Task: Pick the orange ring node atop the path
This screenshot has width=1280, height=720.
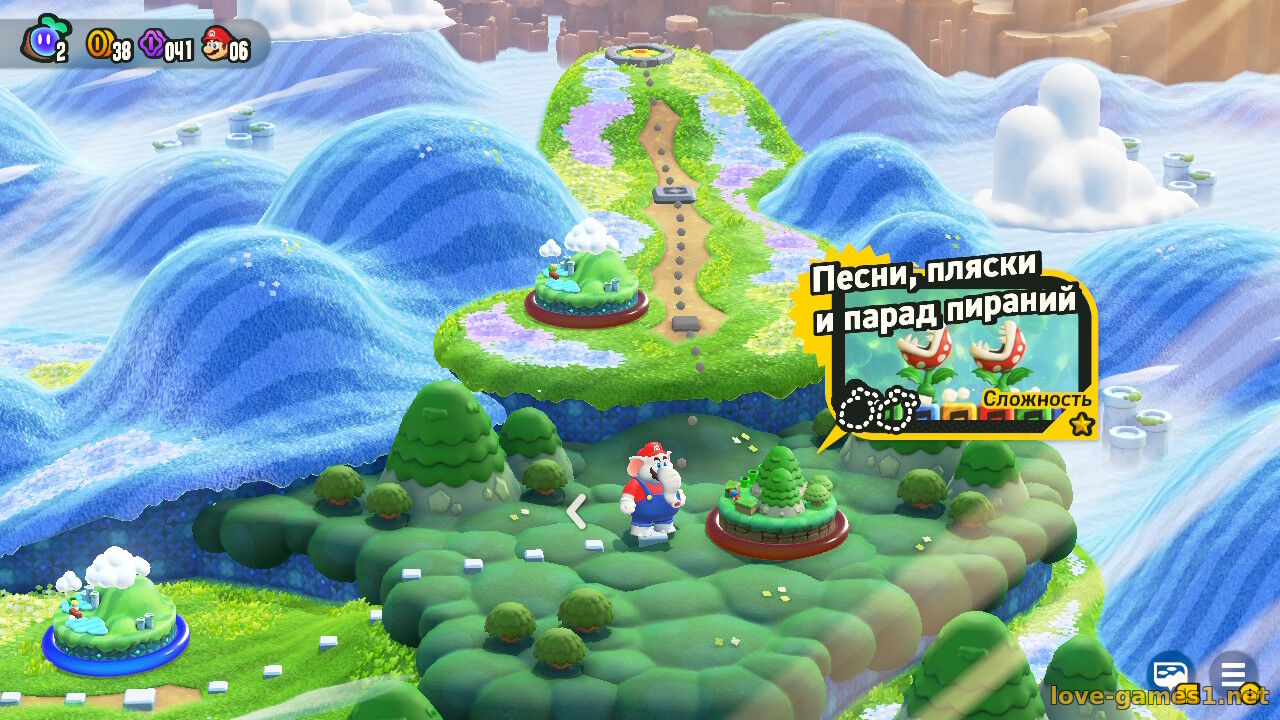Action: 640,54
